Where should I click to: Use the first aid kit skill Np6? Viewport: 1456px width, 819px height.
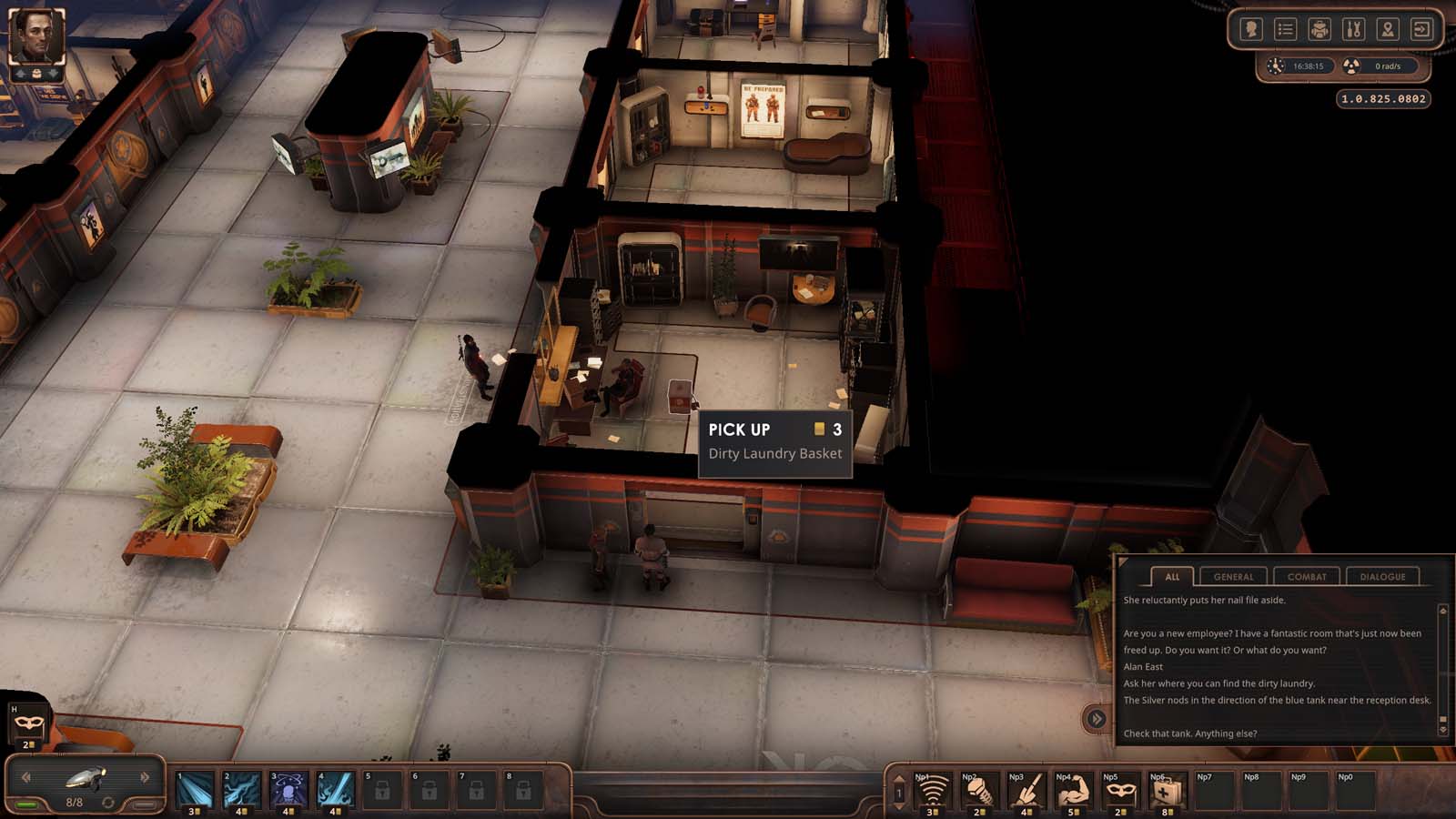1167,792
